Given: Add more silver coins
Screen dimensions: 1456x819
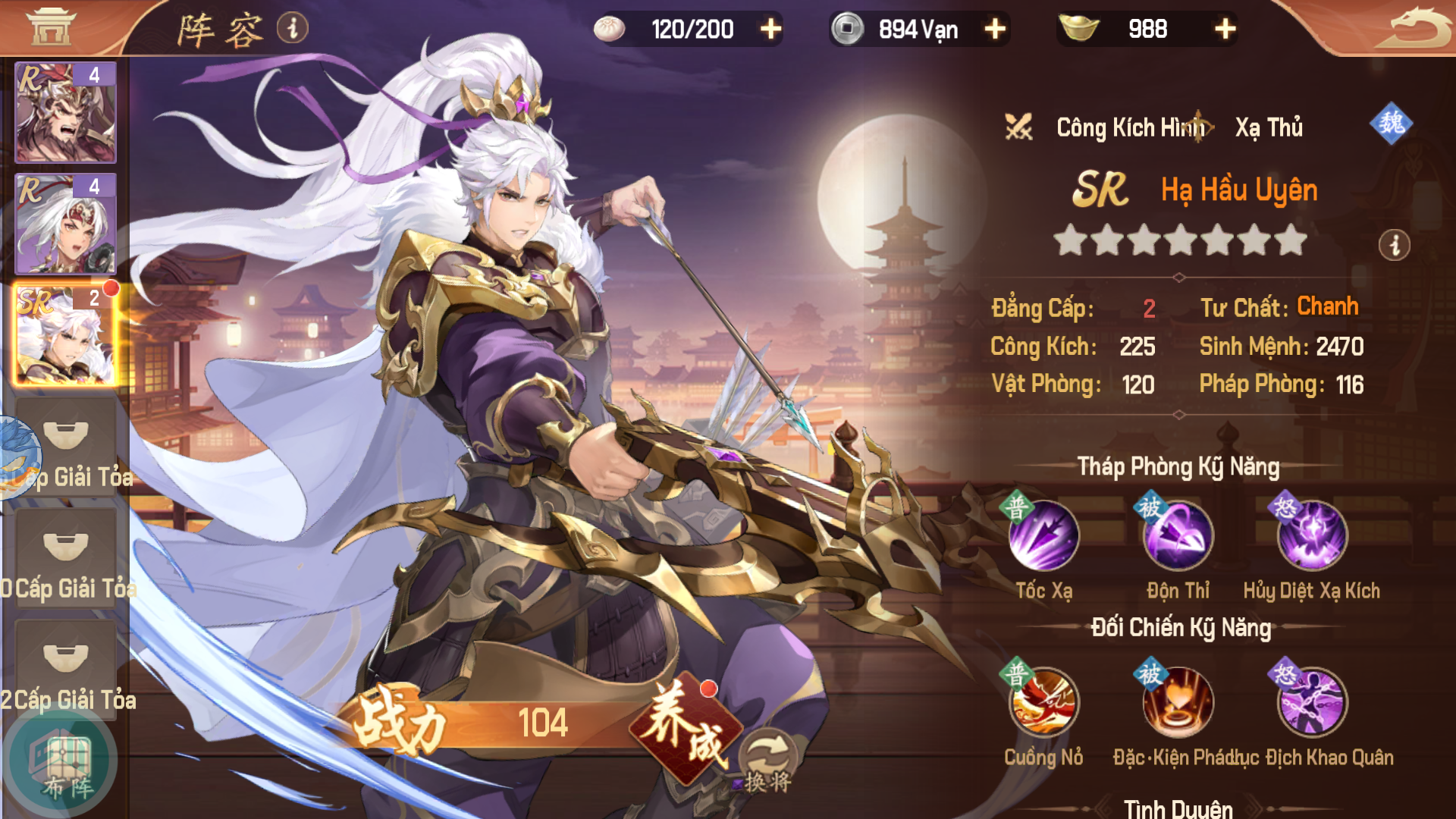Looking at the screenshot, I should pos(995,30).
